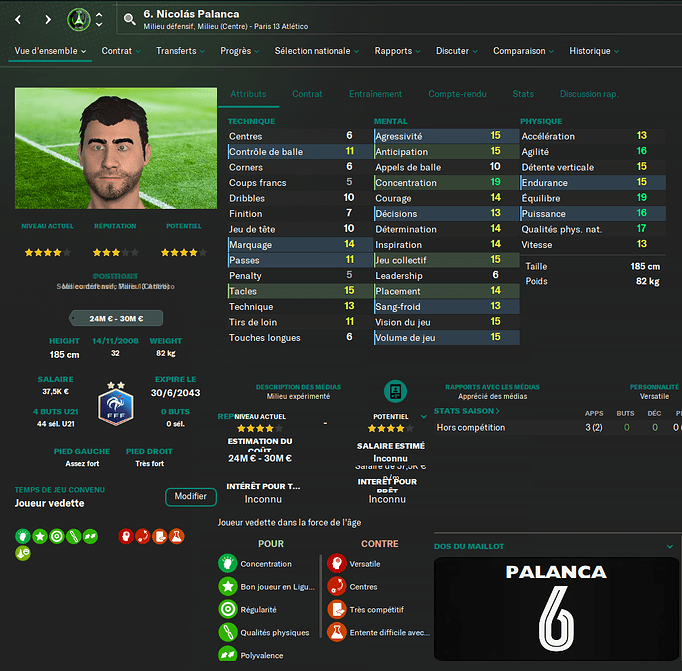The image size is (682, 671).
Task: Switch to the Compte-rendu tab
Action: point(457,94)
